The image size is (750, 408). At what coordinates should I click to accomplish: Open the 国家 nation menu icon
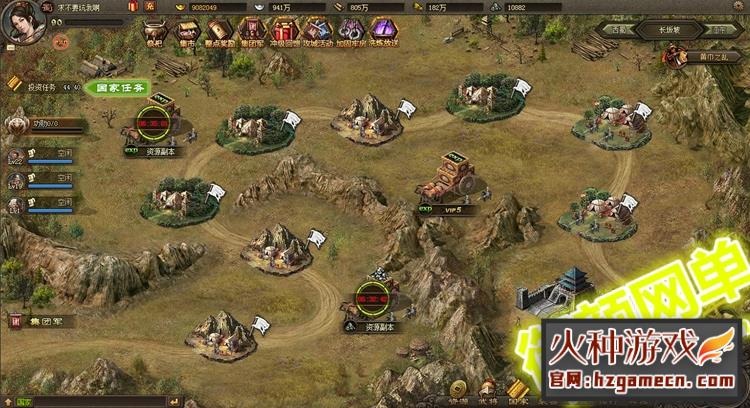click(x=517, y=391)
